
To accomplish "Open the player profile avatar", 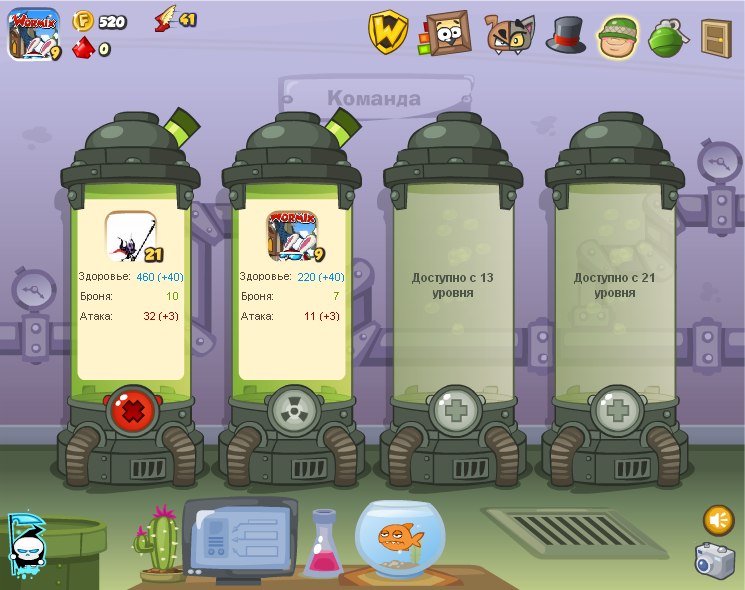I will [x=33, y=33].
